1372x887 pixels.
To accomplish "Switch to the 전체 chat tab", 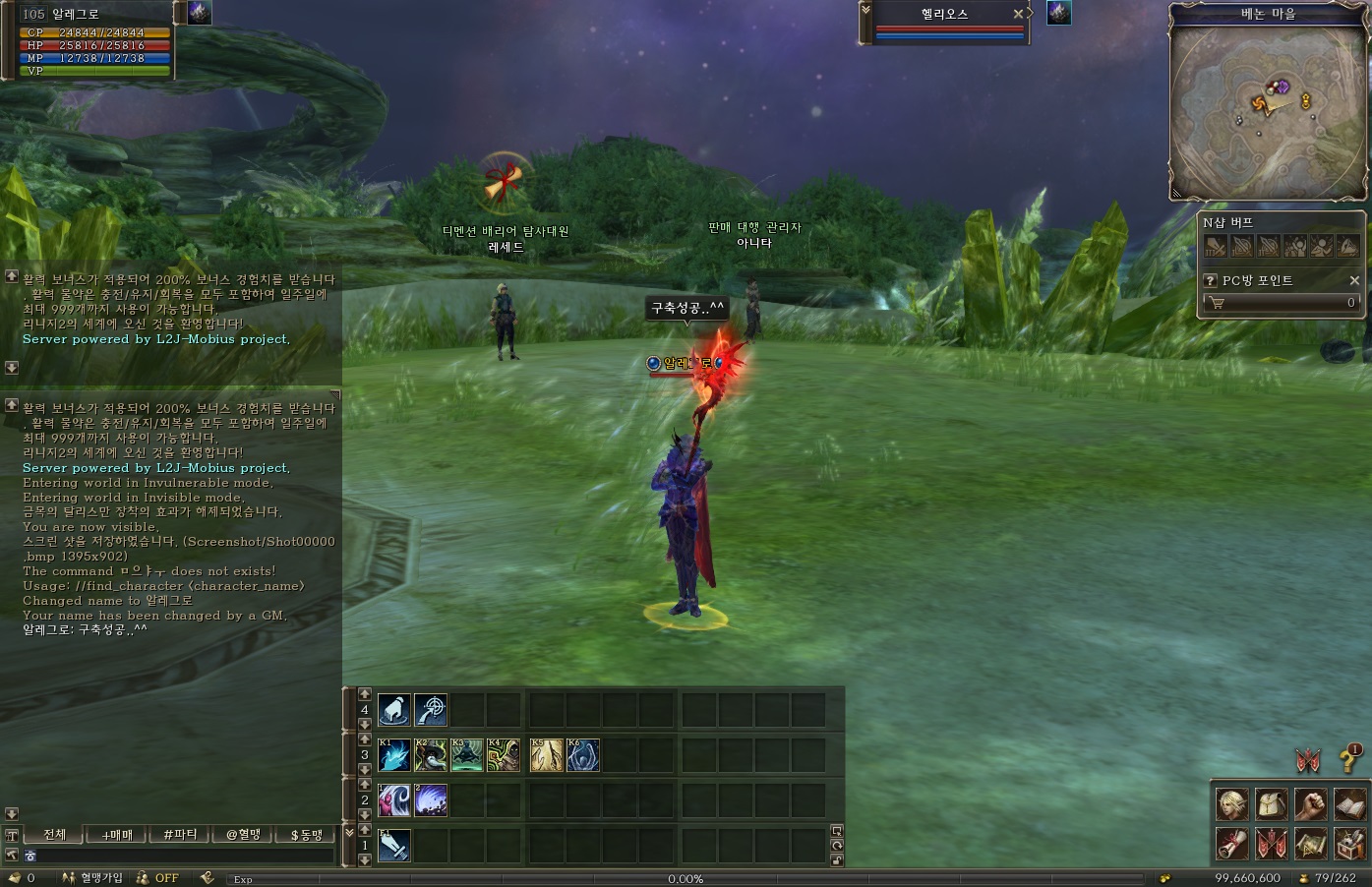I will 54,835.
